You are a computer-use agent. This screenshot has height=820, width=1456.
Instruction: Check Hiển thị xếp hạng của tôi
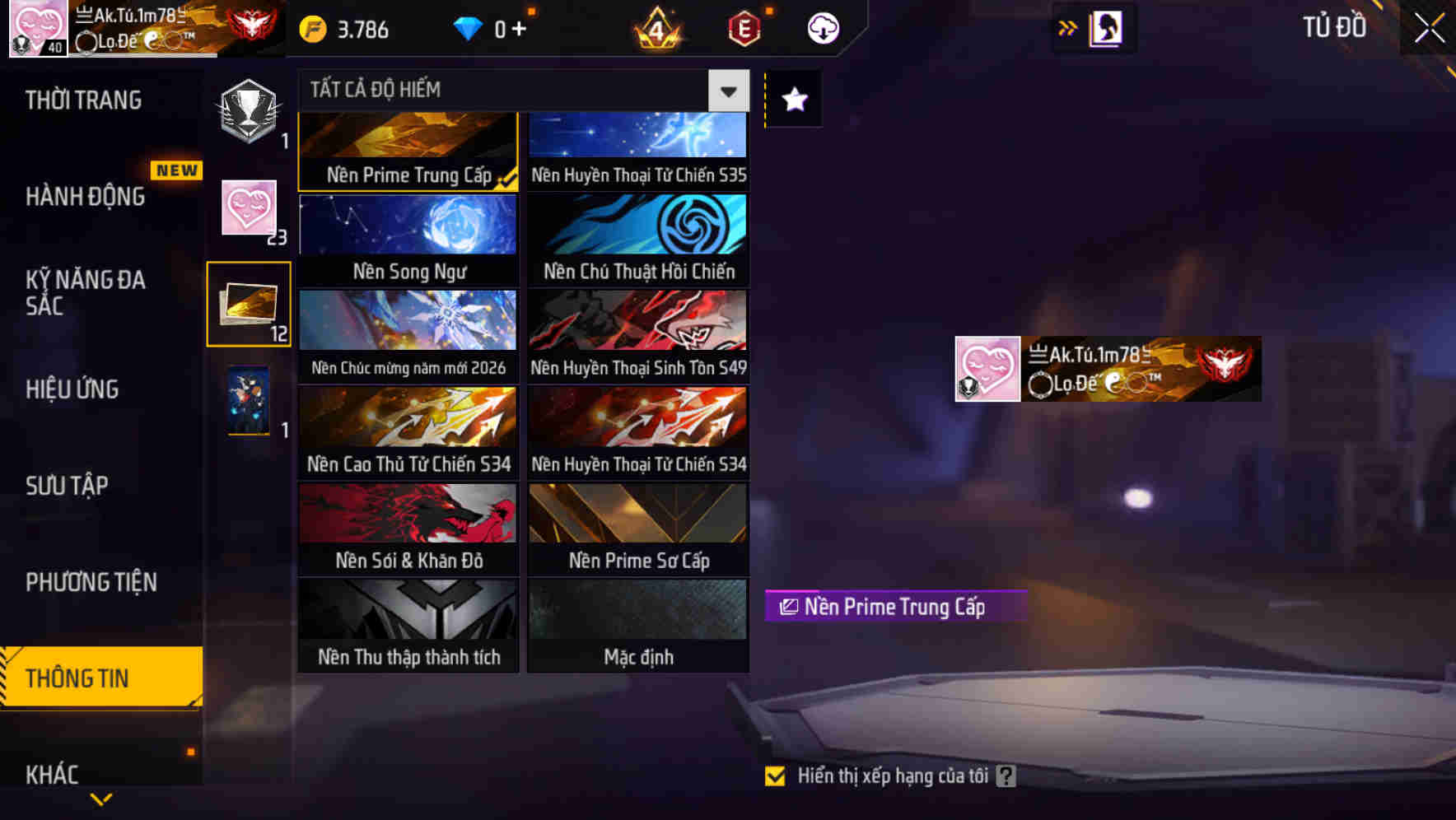click(775, 775)
